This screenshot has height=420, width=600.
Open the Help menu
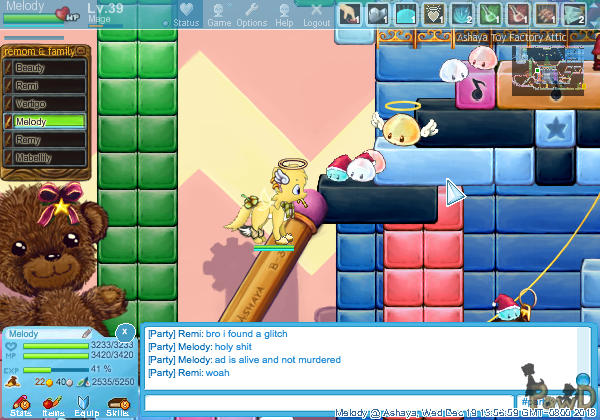point(284,13)
